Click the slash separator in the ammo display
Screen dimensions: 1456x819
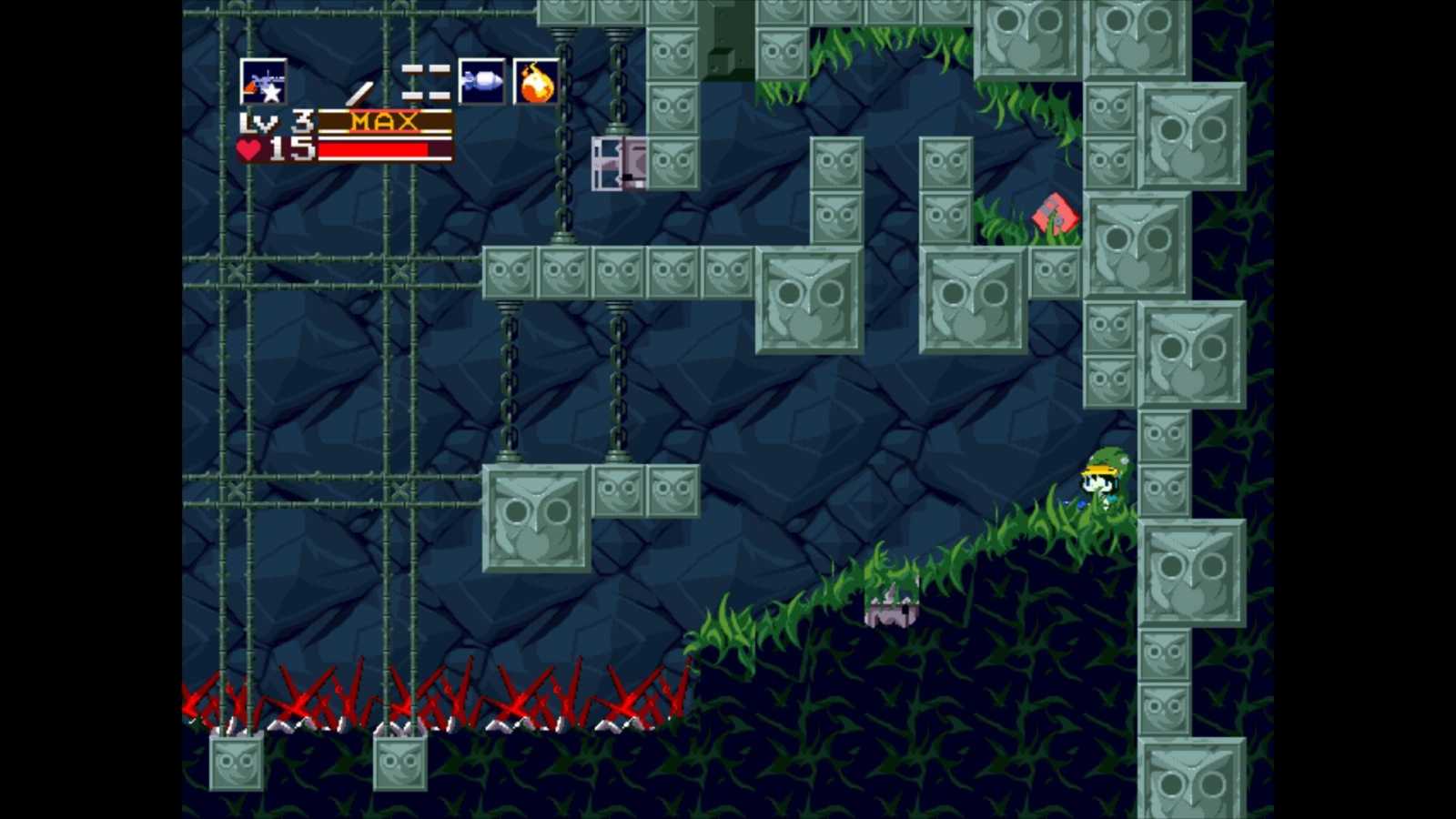pos(360,89)
